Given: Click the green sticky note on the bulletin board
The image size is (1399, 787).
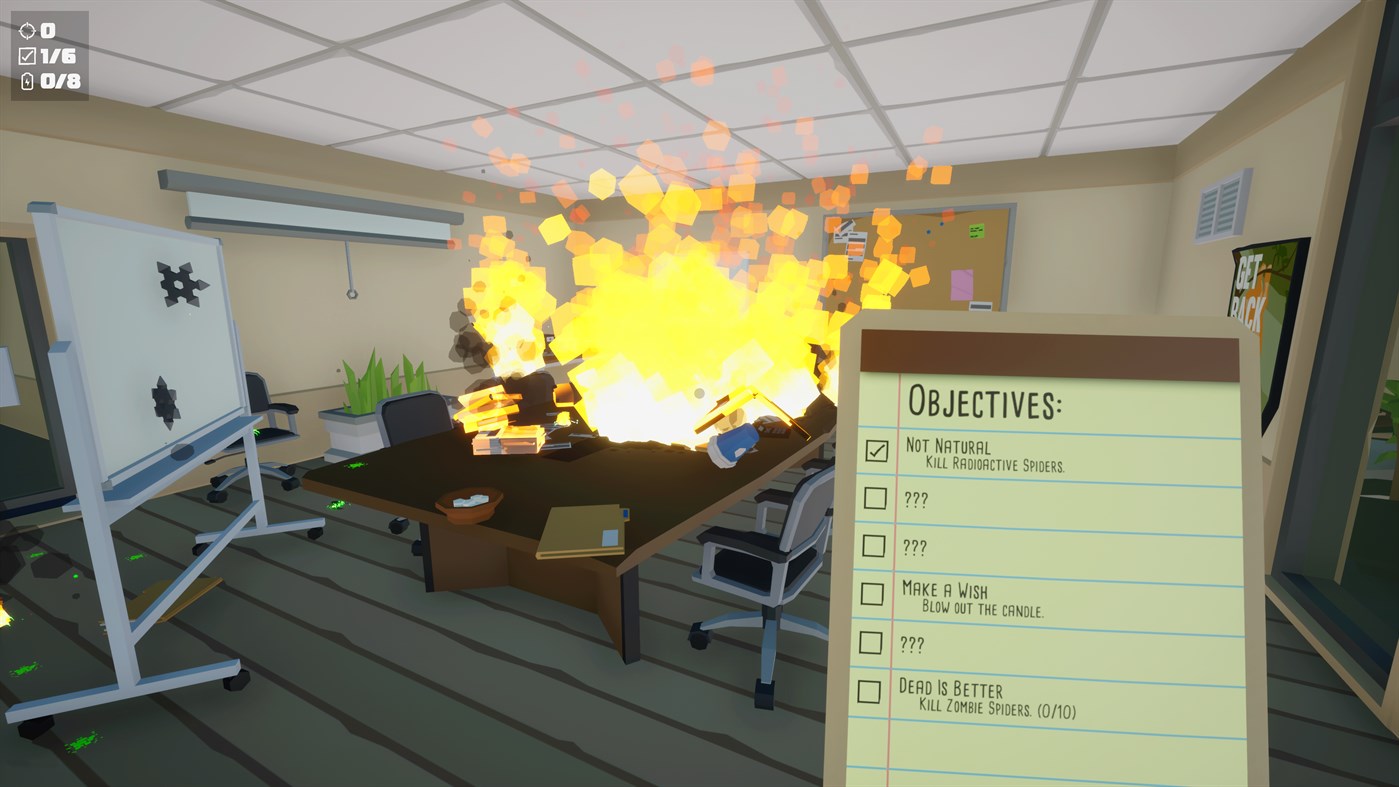Looking at the screenshot, I should (976, 231).
